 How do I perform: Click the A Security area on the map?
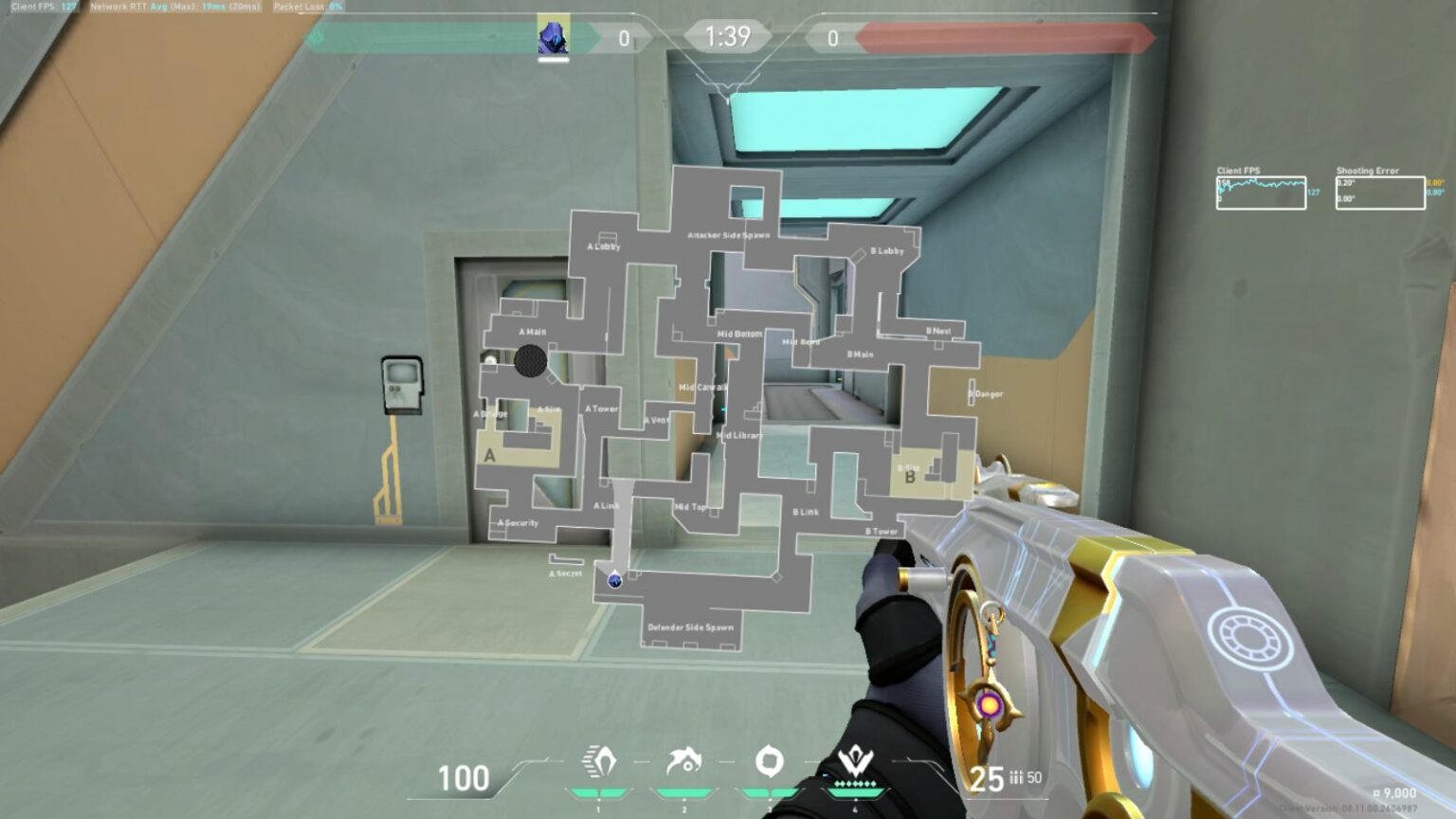point(519,522)
